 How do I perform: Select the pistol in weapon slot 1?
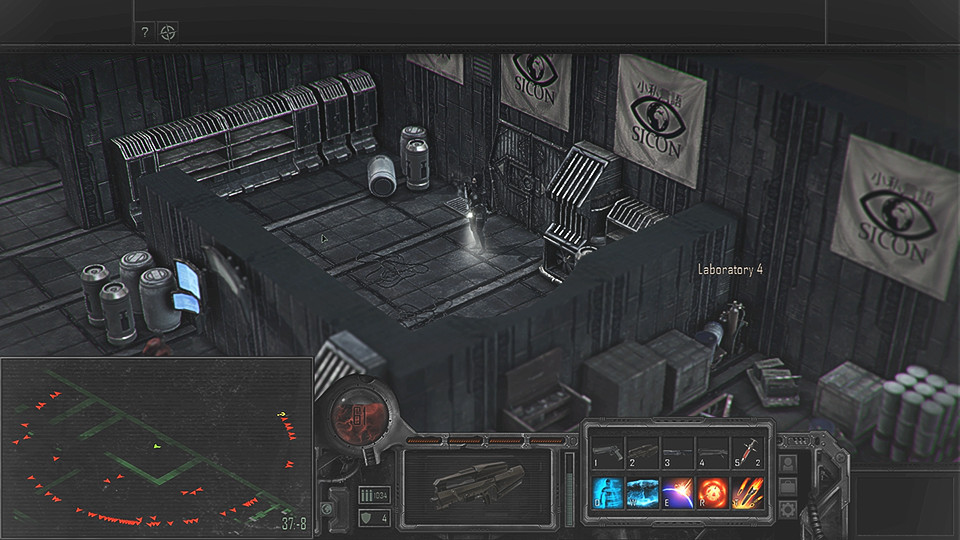pos(606,453)
